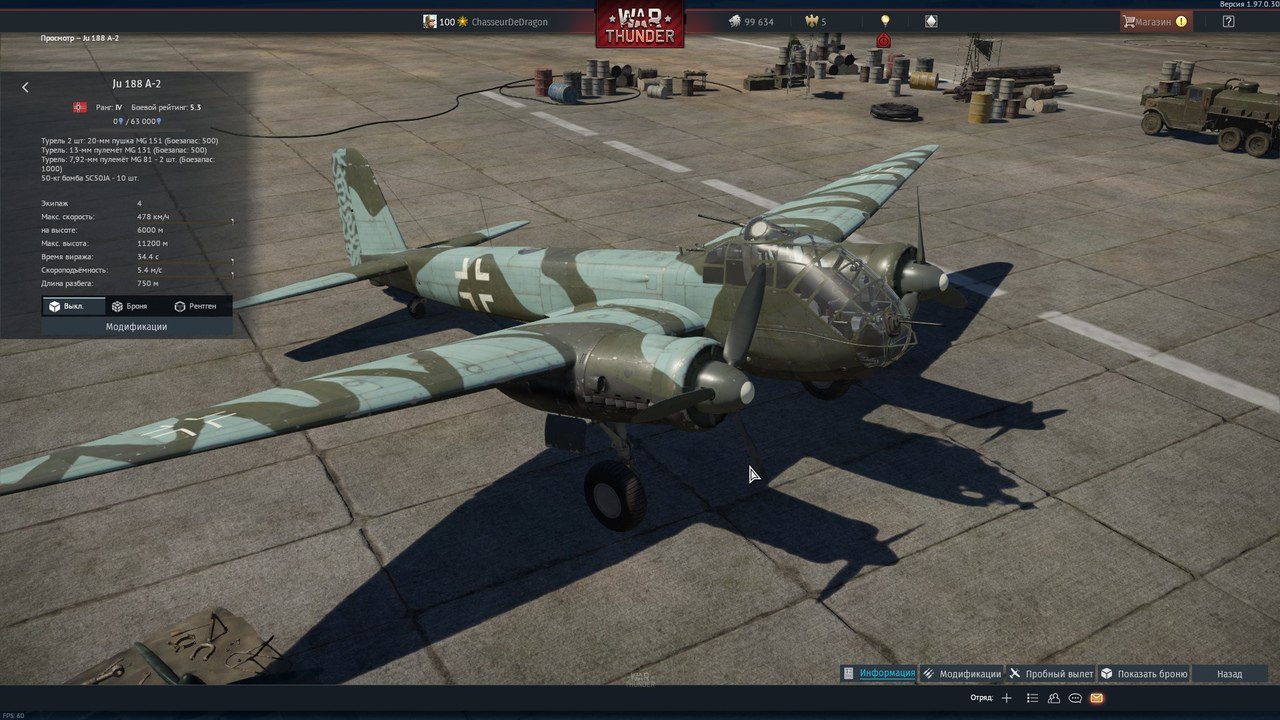Image resolution: width=1280 pixels, height=720 pixels.
Task: Go back with the left arrow icon
Action: tap(25, 88)
